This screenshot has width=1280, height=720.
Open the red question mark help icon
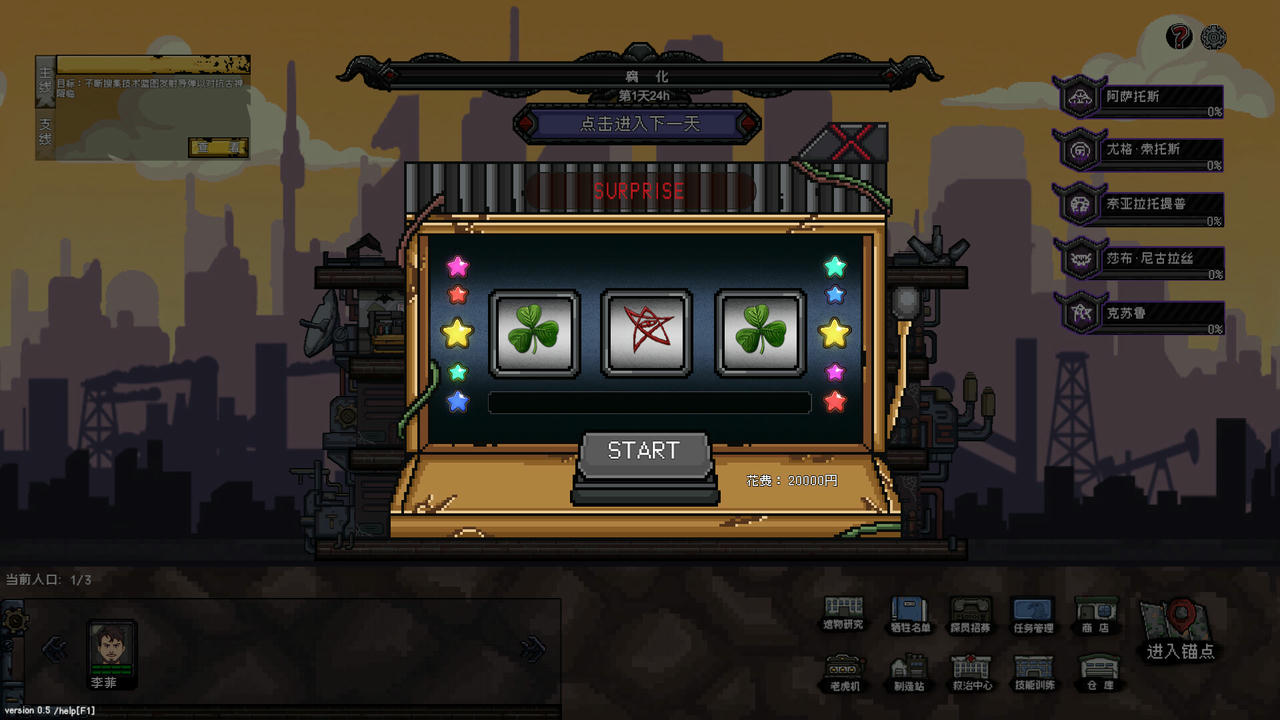1180,37
